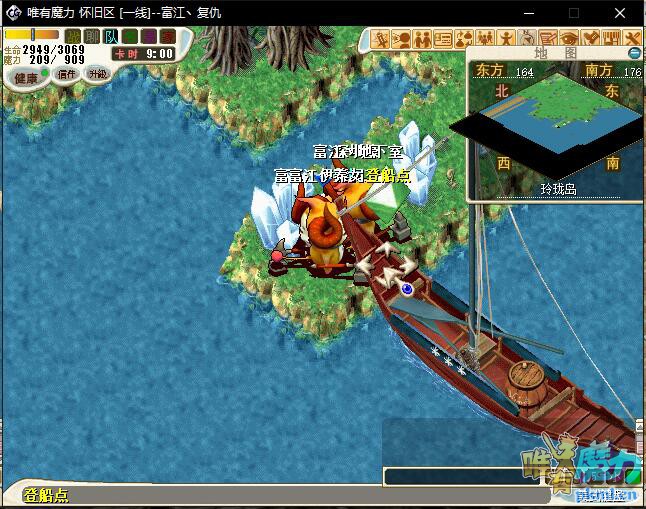Open the 信件 mail button
646x509 pixels.
point(66,74)
